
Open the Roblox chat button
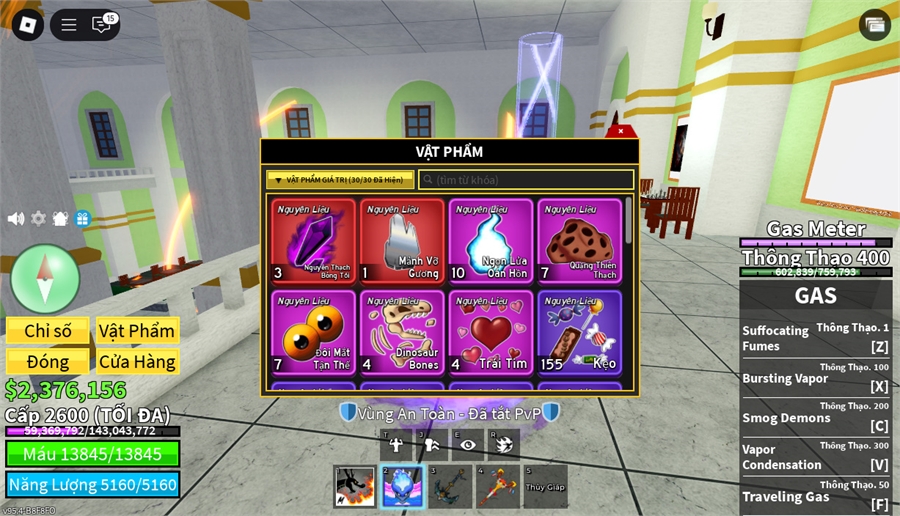[x=102, y=25]
